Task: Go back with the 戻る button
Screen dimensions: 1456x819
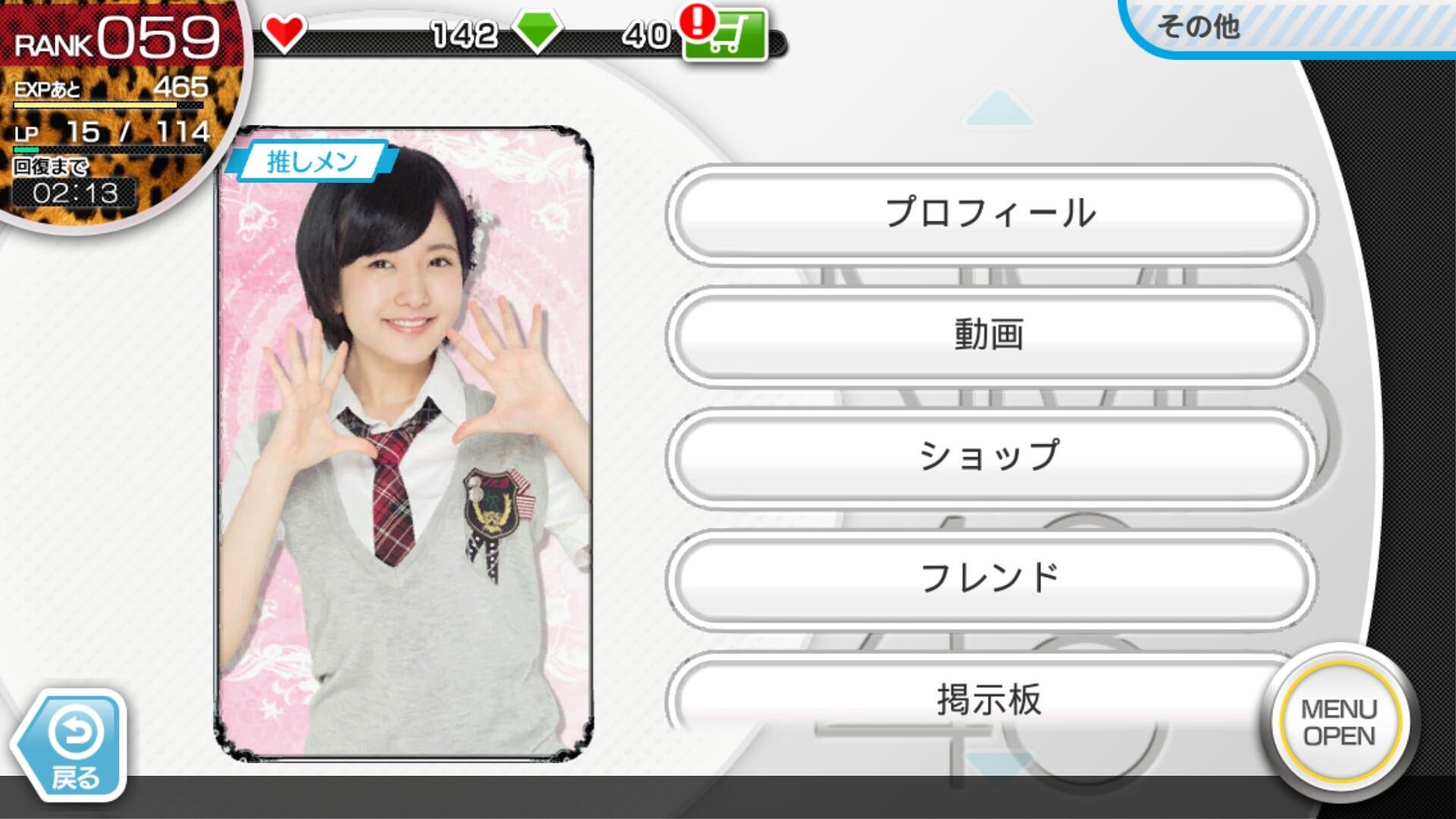Action: click(x=72, y=747)
